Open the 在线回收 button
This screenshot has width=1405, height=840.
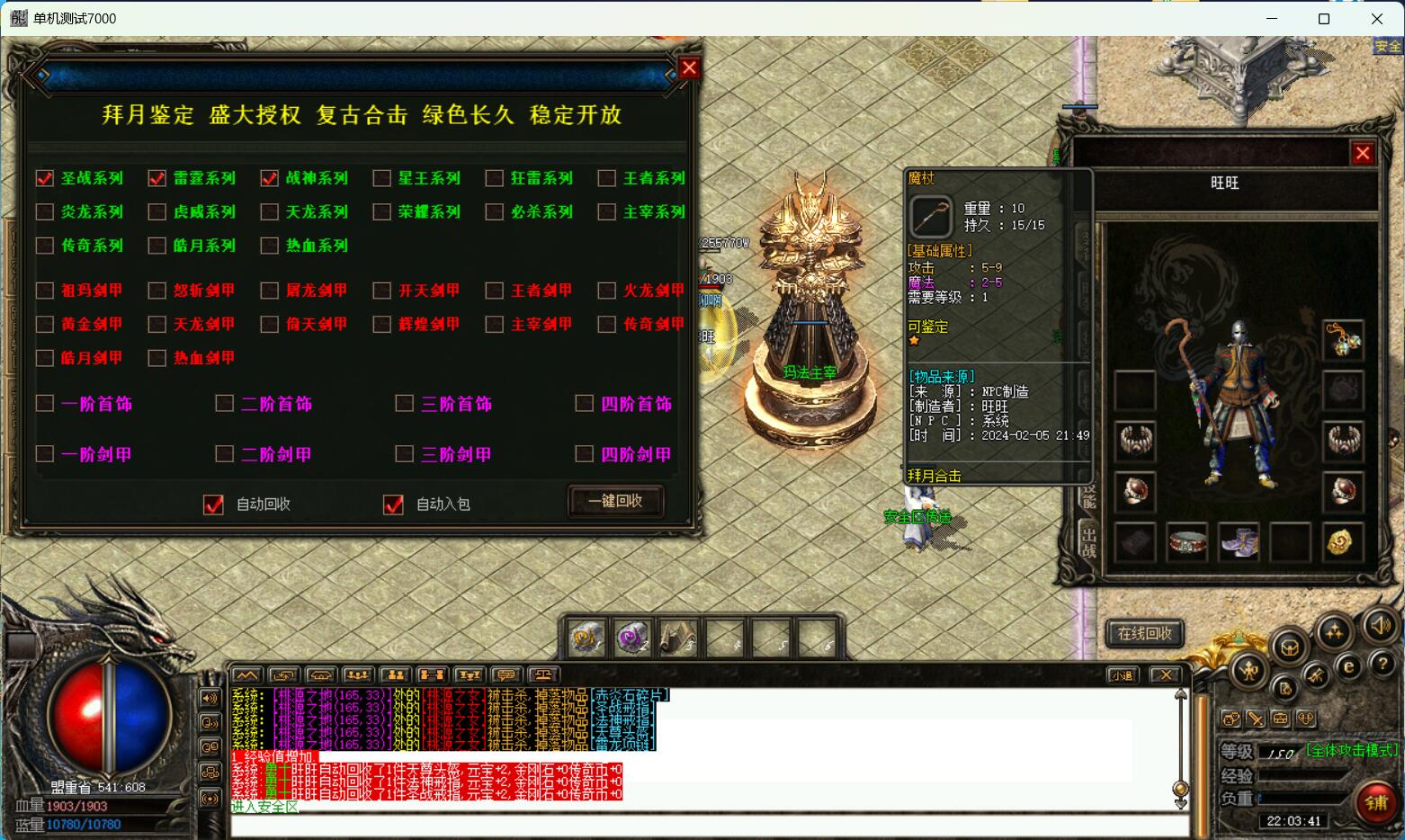tap(1144, 633)
